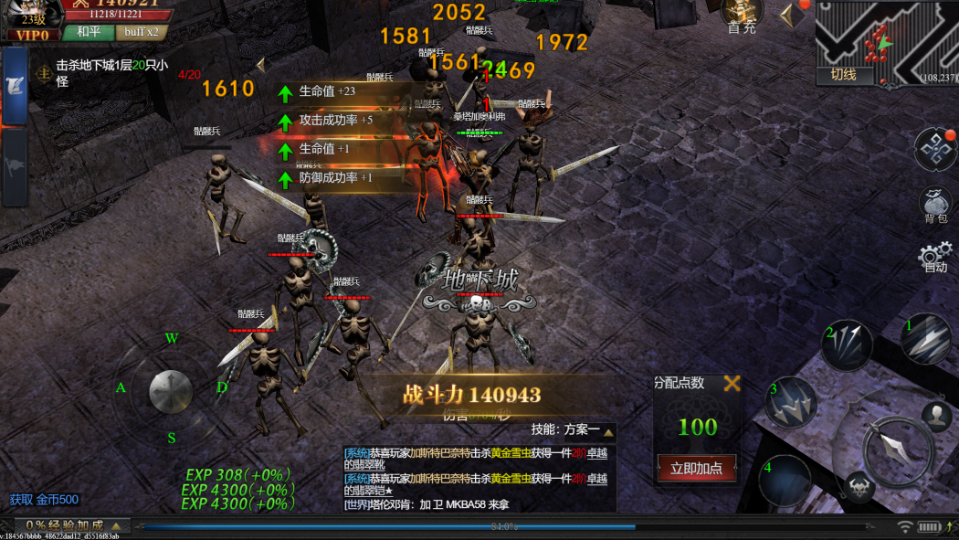Toggle 自动 auto-battle gear icon
Screen dimensions: 959x540
[935, 258]
